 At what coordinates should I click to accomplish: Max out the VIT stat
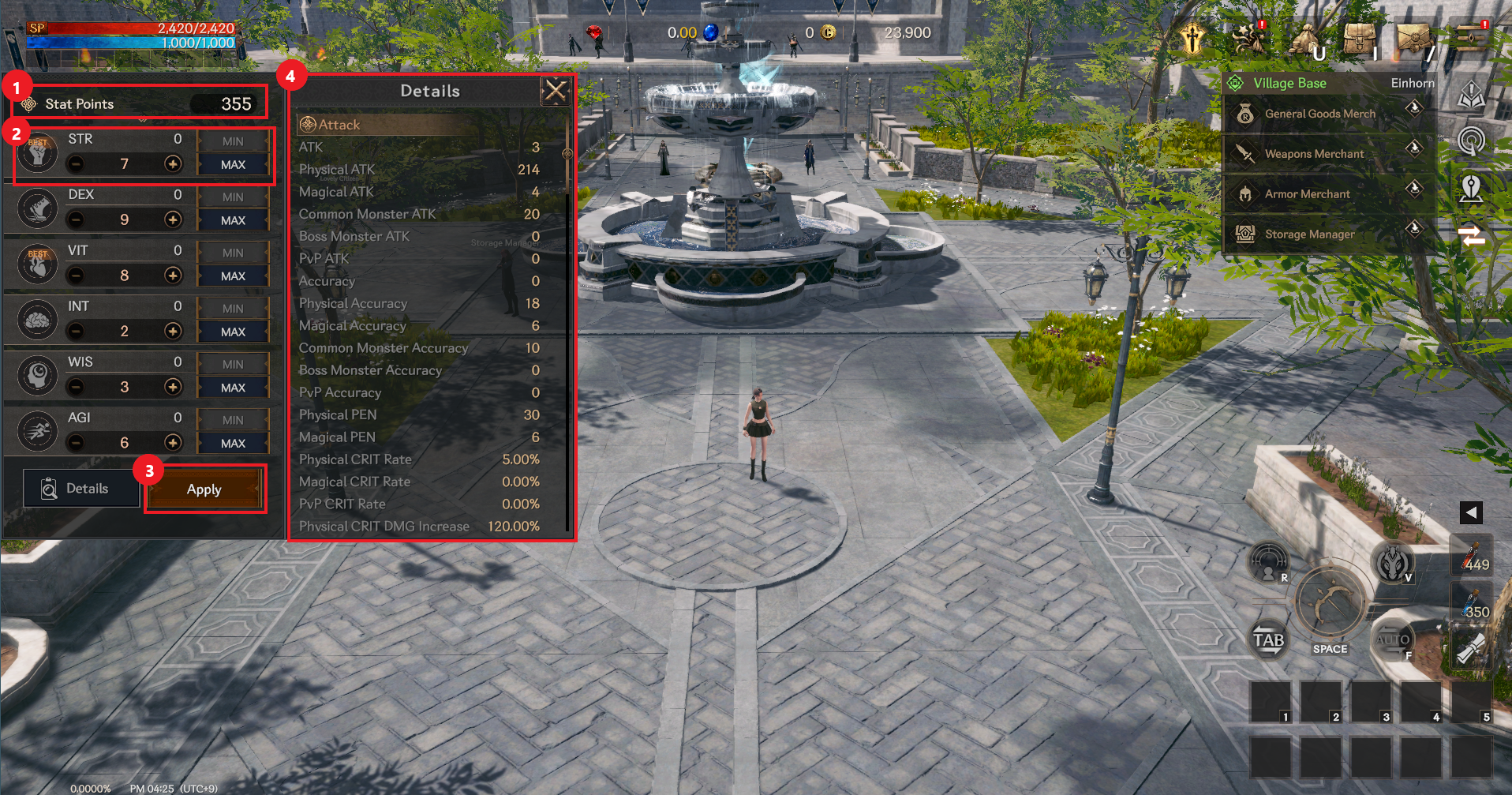click(233, 276)
